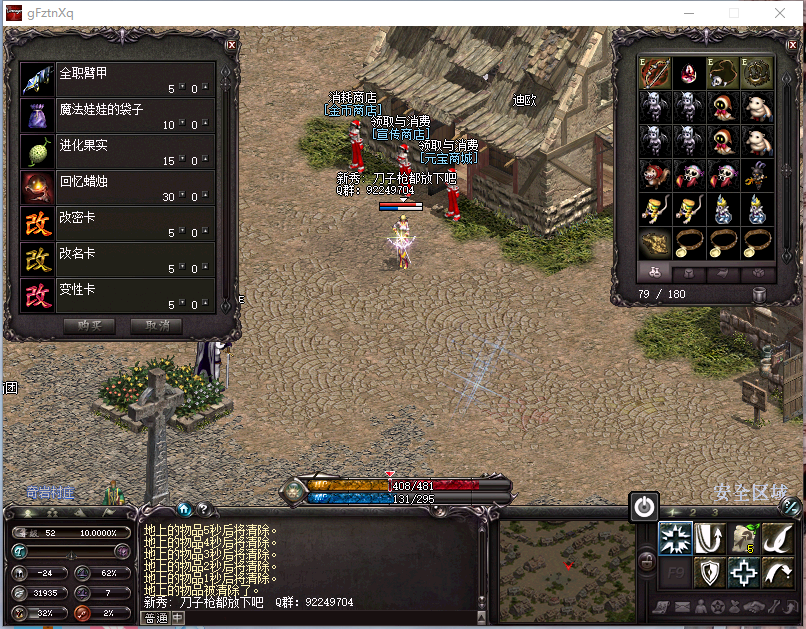Select the 进化果实 shop entry
806x629 pixels.
point(118,152)
